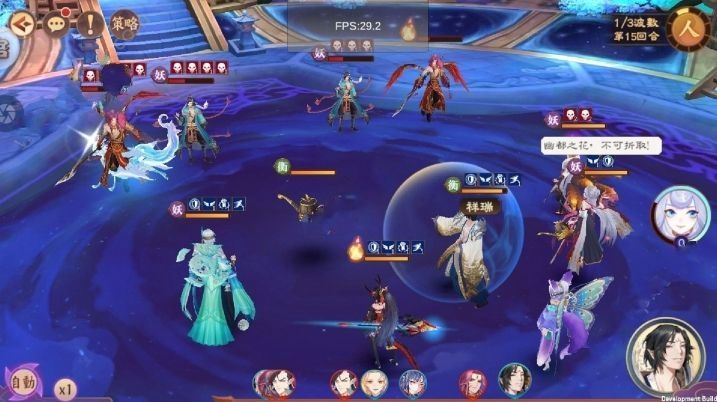Change the x1 battle speed
Image resolution: width=717 pixels, height=402 pixels.
click(x=66, y=386)
